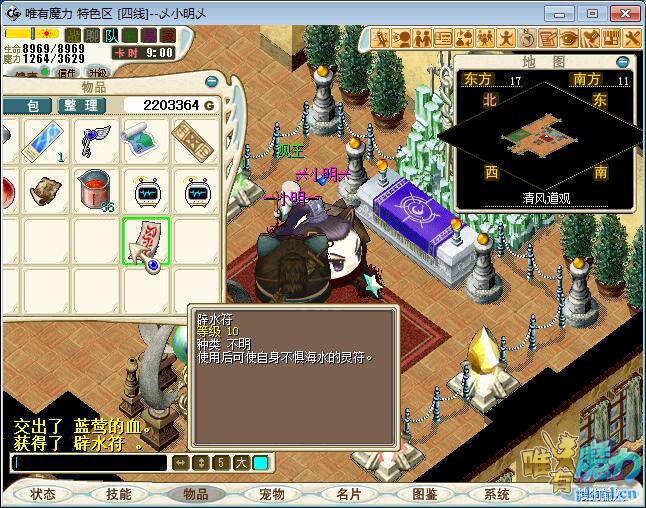Image resolution: width=646 pixels, height=508 pixels.
Task: Switch to the 状态 status tab
Action: pyautogui.click(x=43, y=494)
